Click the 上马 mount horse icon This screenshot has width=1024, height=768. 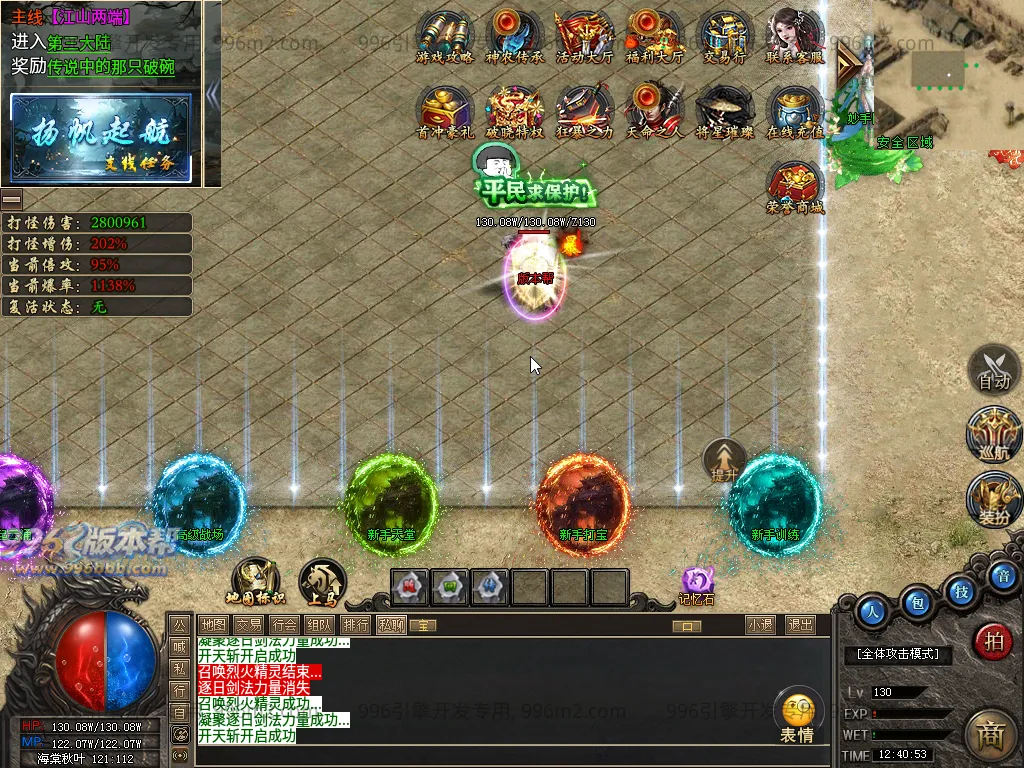click(322, 582)
